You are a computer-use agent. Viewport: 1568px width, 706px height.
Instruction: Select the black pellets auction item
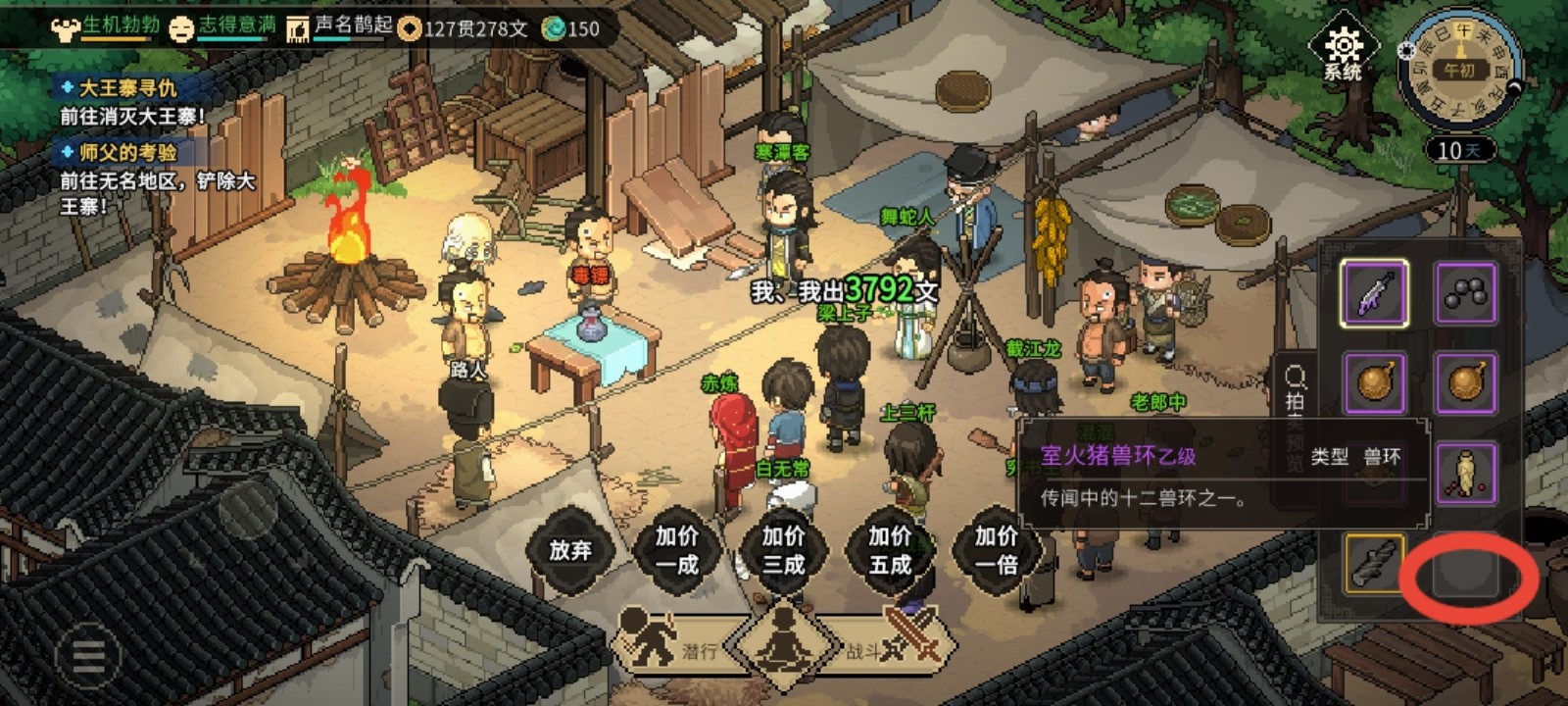click(1466, 293)
